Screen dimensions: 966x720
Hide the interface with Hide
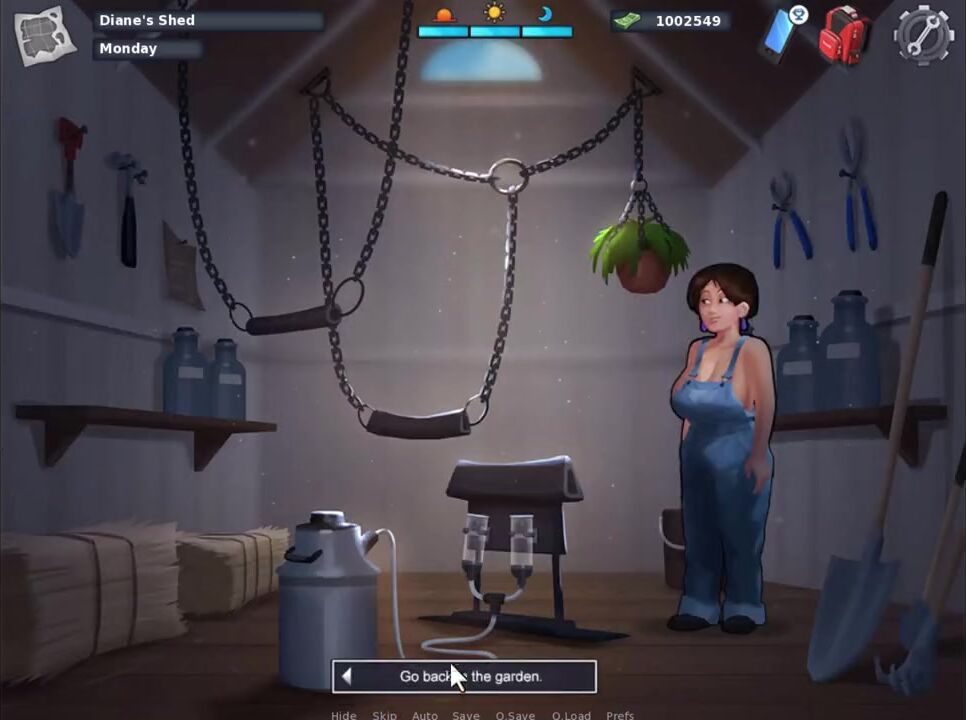pyautogui.click(x=343, y=715)
